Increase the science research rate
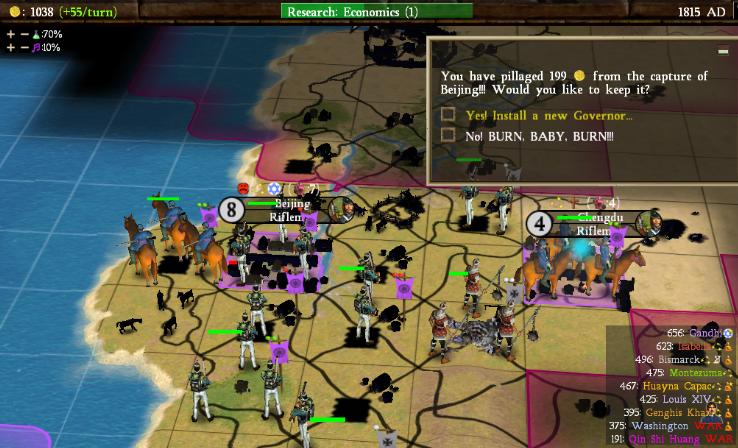Viewport: 738px width, 448px height. [10, 34]
